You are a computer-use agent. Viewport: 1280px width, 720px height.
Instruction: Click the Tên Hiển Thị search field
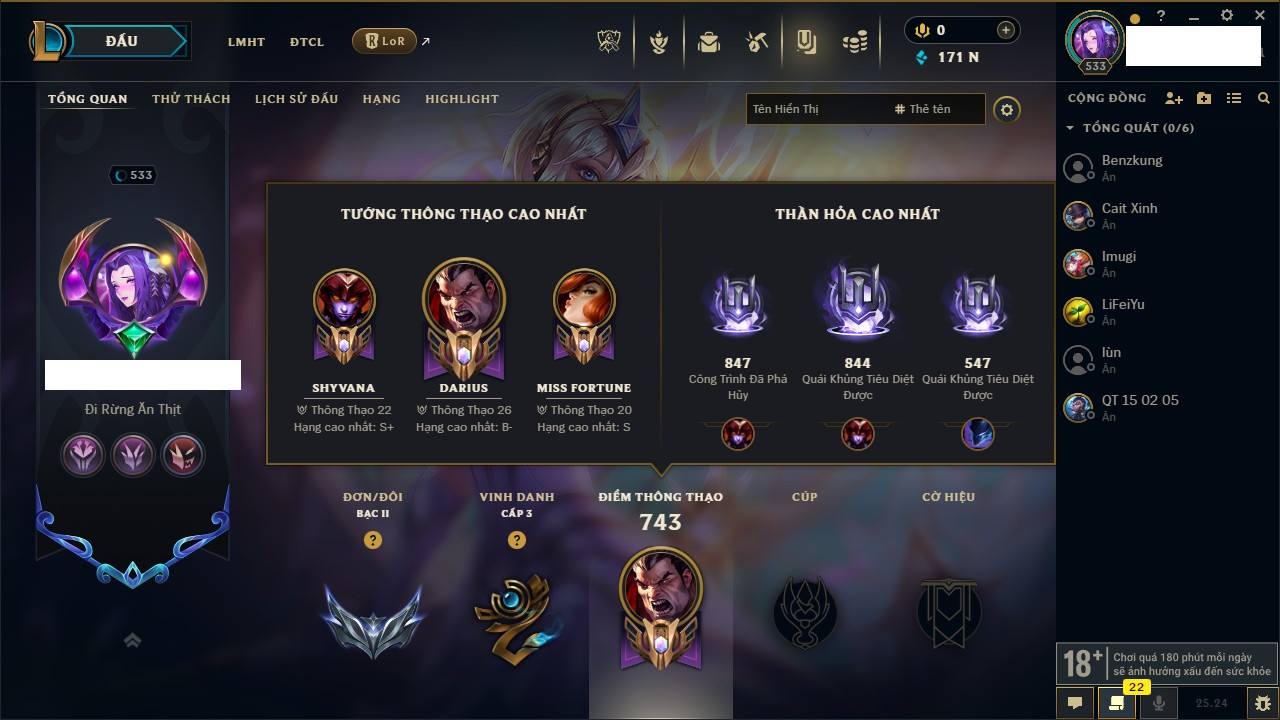pyautogui.click(x=815, y=109)
